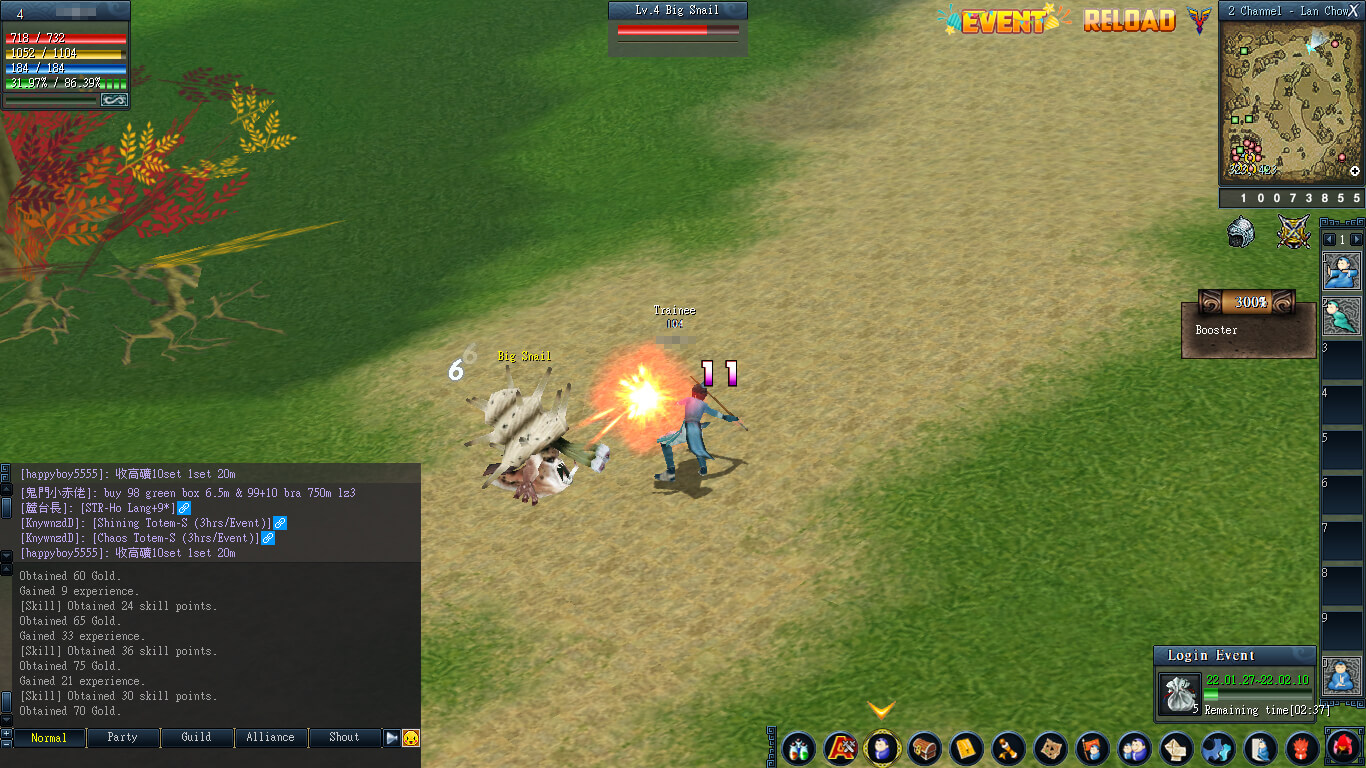The height and width of the screenshot is (768, 1366).
Task: Select the Normal chat tab
Action: pos(49,738)
